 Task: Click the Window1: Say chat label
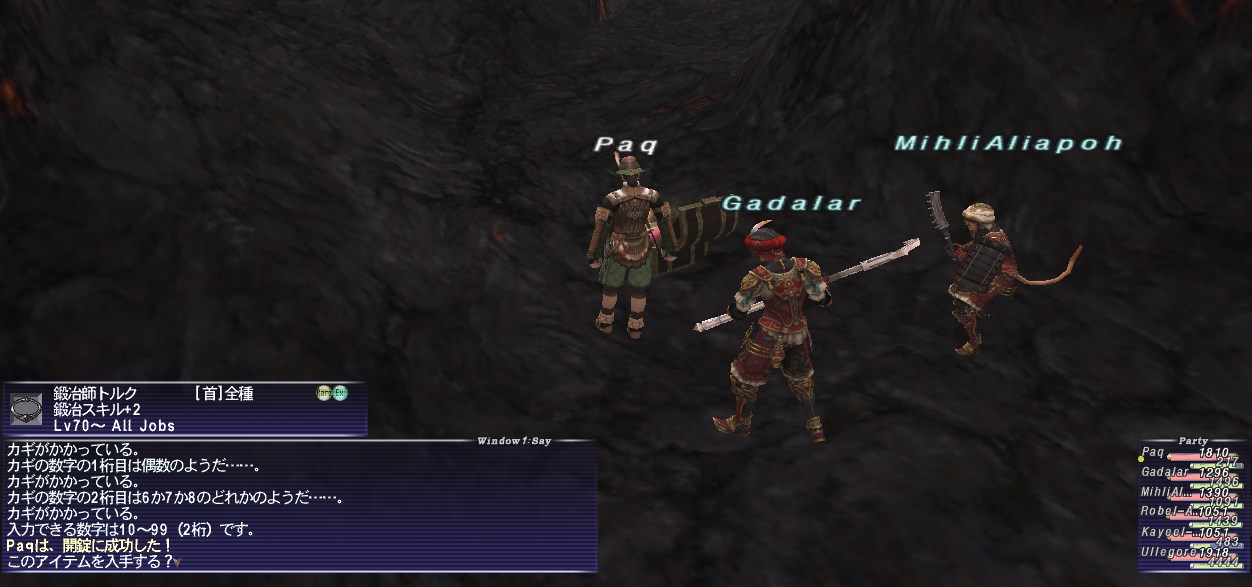514,440
